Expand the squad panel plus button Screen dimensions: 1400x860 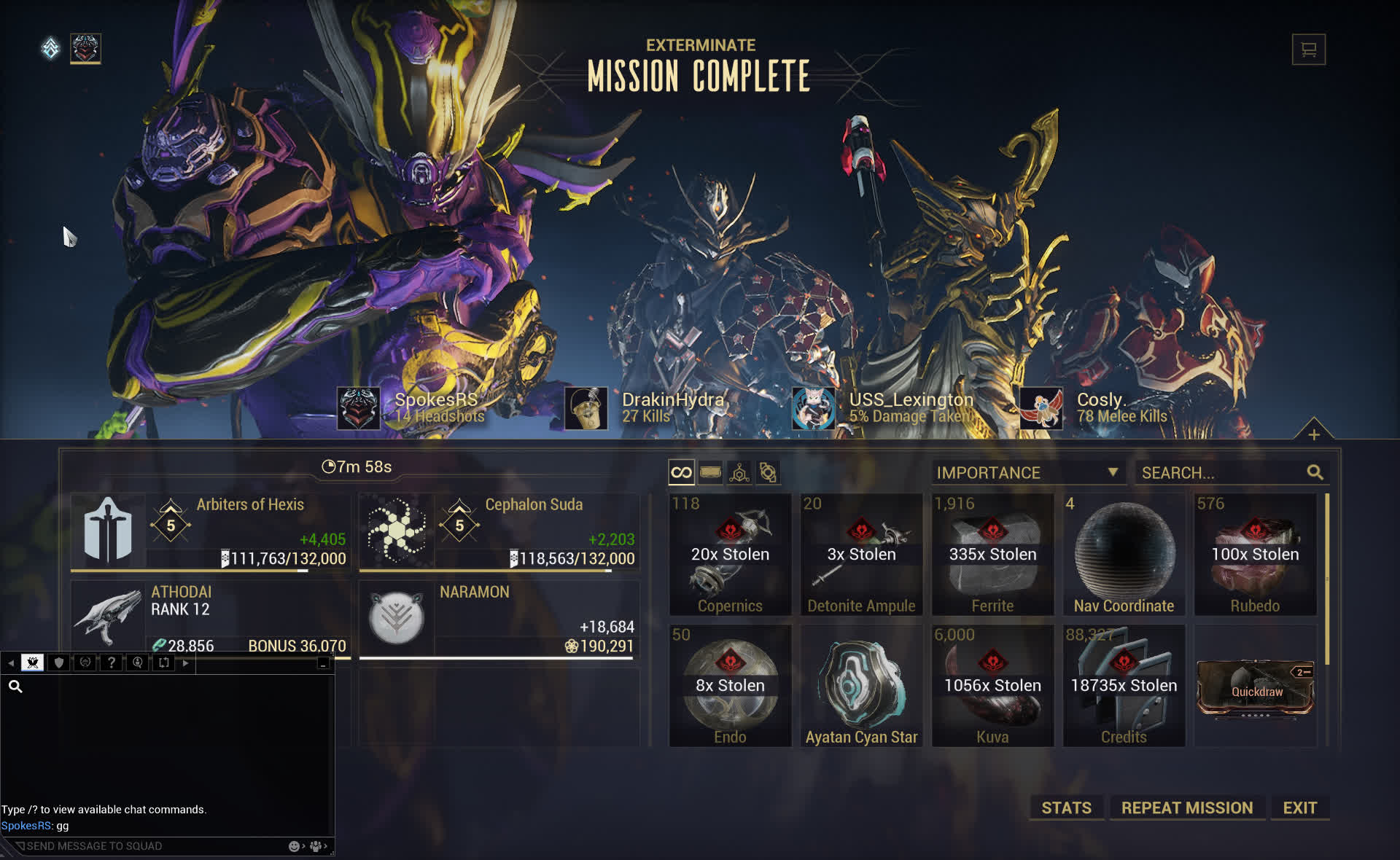point(1313,434)
